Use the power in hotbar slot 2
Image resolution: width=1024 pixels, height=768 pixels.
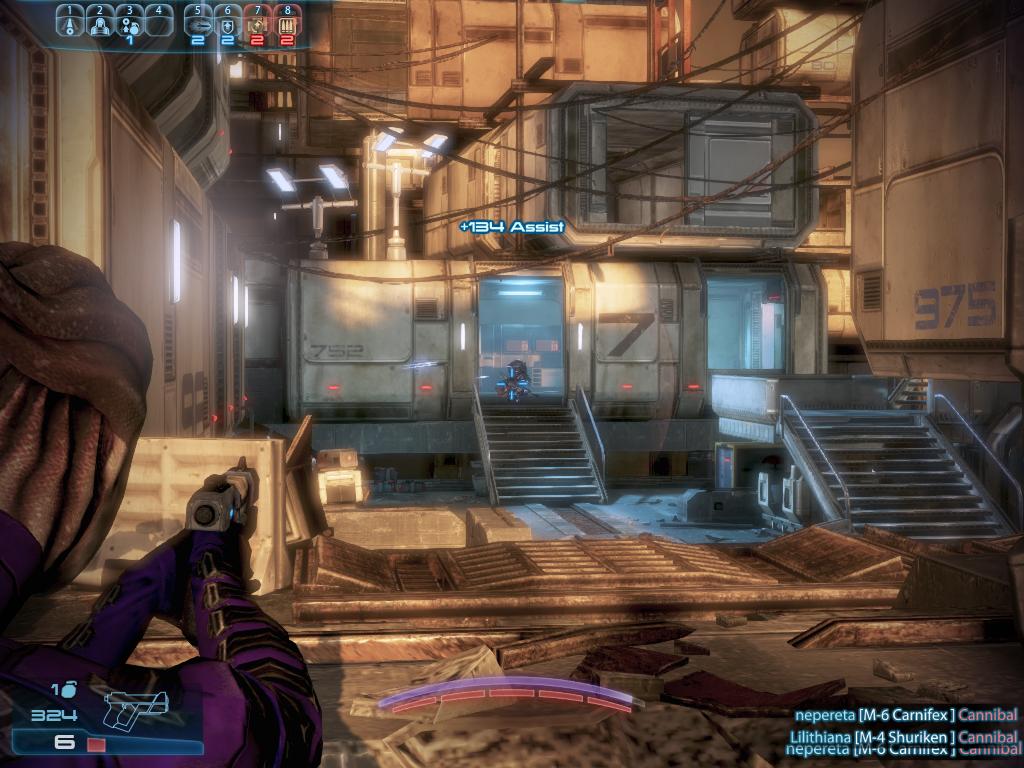click(100, 23)
